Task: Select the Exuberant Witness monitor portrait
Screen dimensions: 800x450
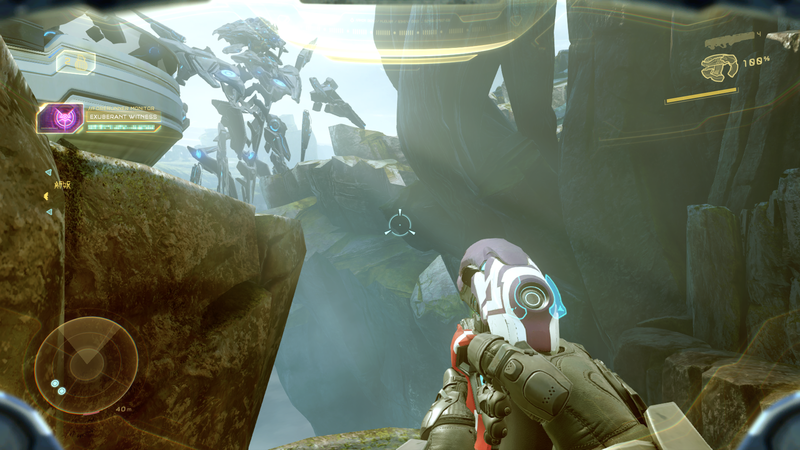Action: click(60, 119)
